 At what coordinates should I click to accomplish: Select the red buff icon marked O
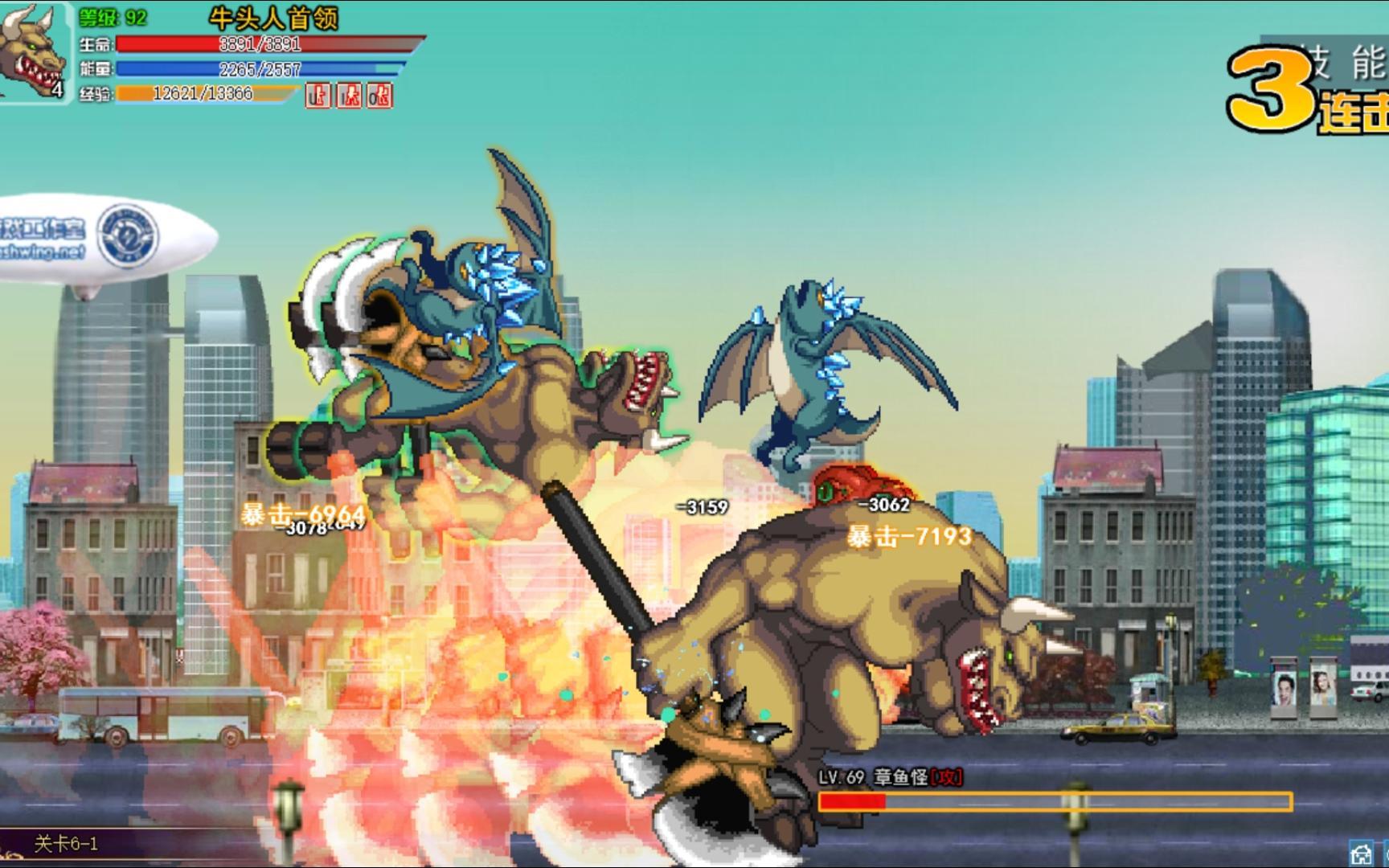(x=379, y=96)
